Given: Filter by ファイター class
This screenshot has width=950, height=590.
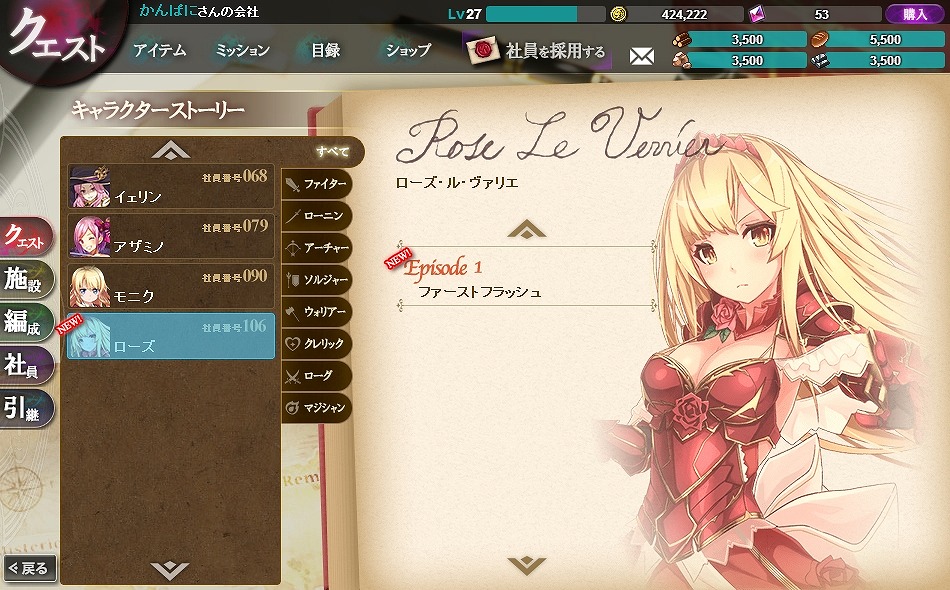Looking at the screenshot, I should pyautogui.click(x=316, y=185).
